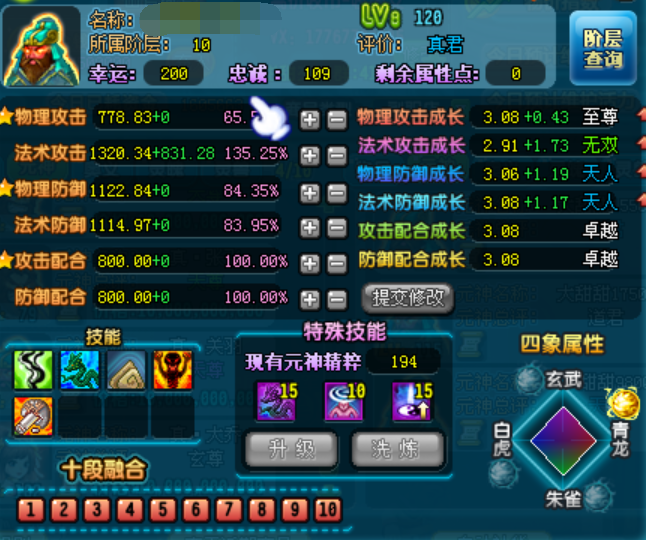Viewport: 646px width, 540px height.
Task: Remove a point from 防御配合
Action: click(337, 298)
